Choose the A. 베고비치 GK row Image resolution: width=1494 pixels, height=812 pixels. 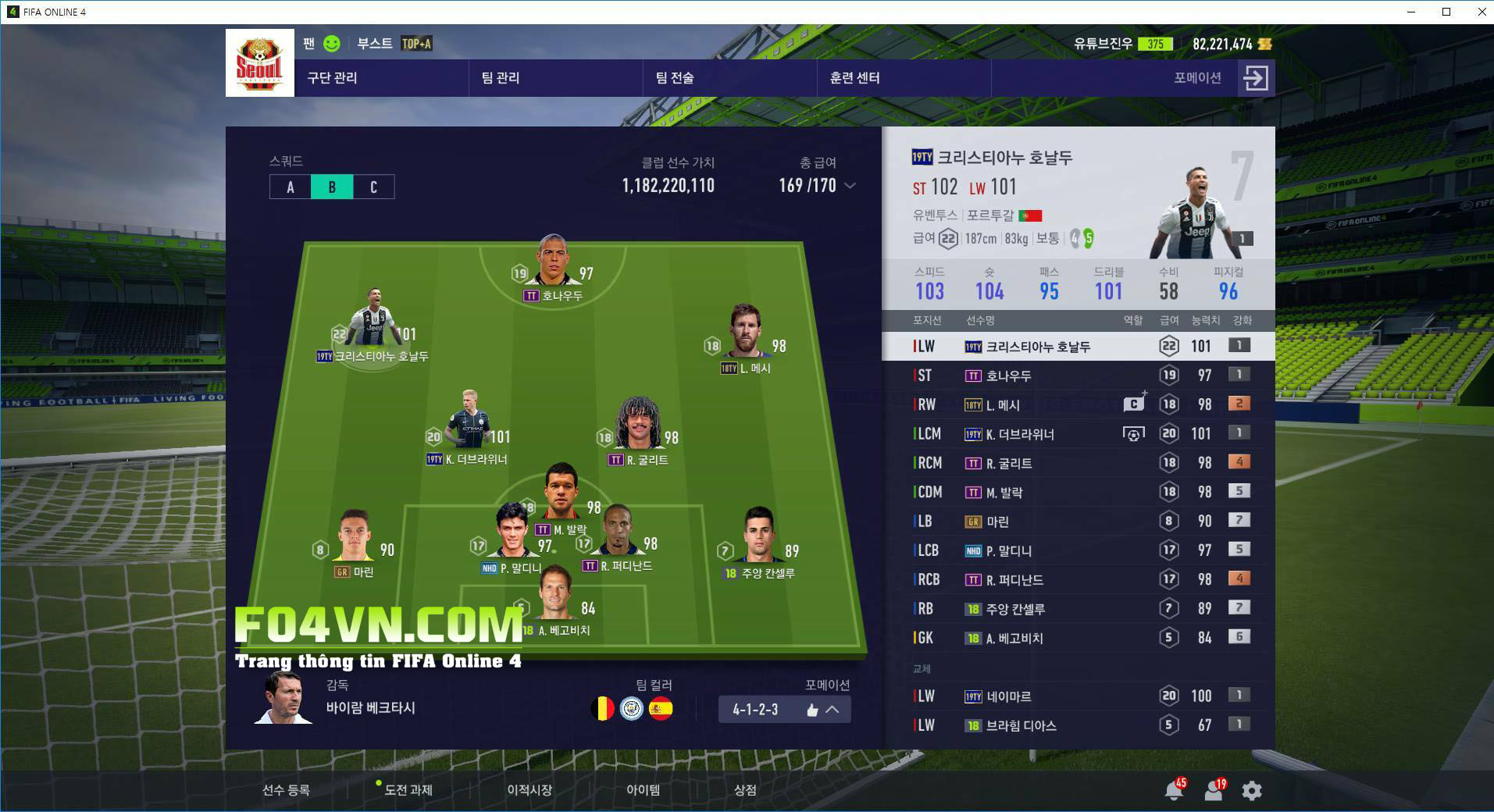(1078, 639)
